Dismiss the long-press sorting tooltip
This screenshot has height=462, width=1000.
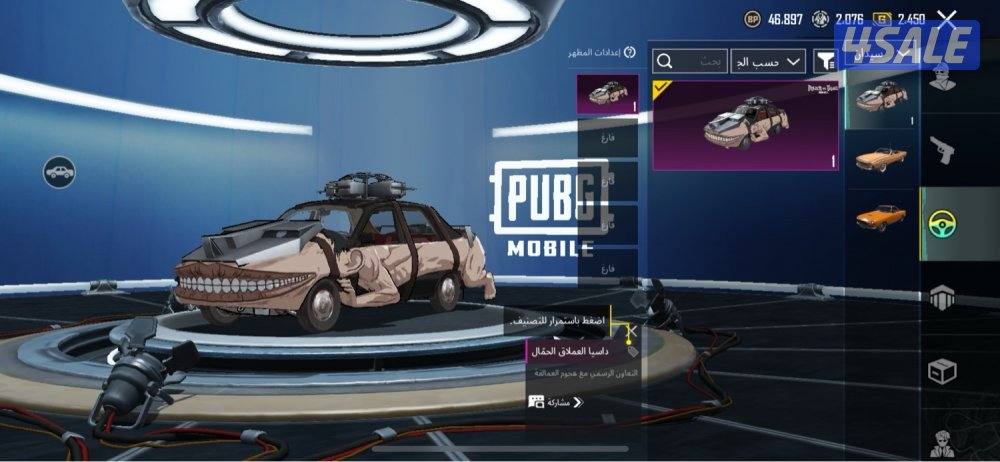tap(632, 330)
